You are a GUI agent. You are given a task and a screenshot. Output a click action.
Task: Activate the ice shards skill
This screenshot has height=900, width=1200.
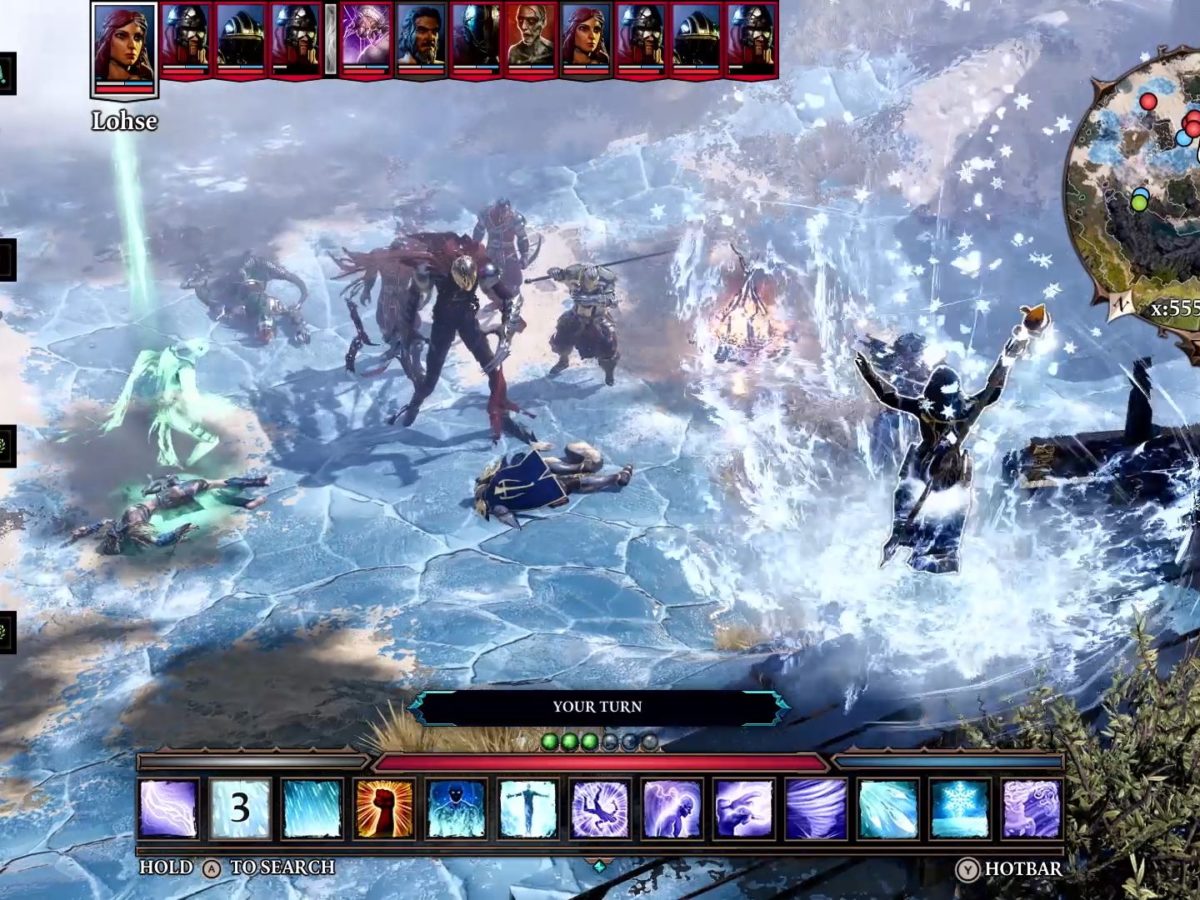pos(888,808)
